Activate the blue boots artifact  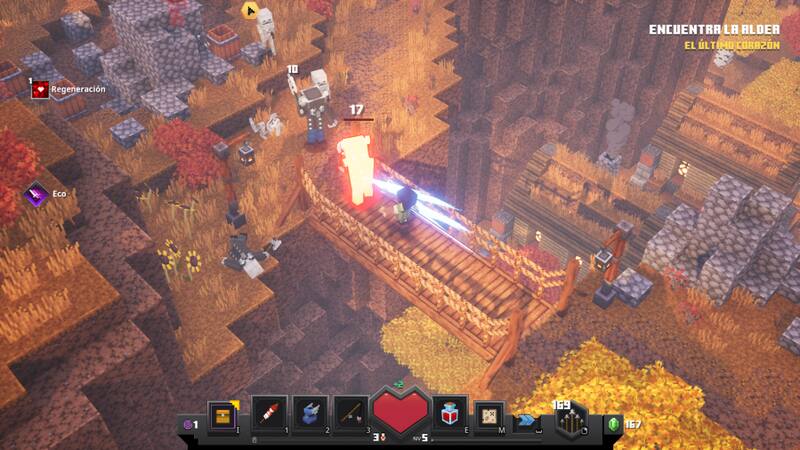click(x=311, y=413)
